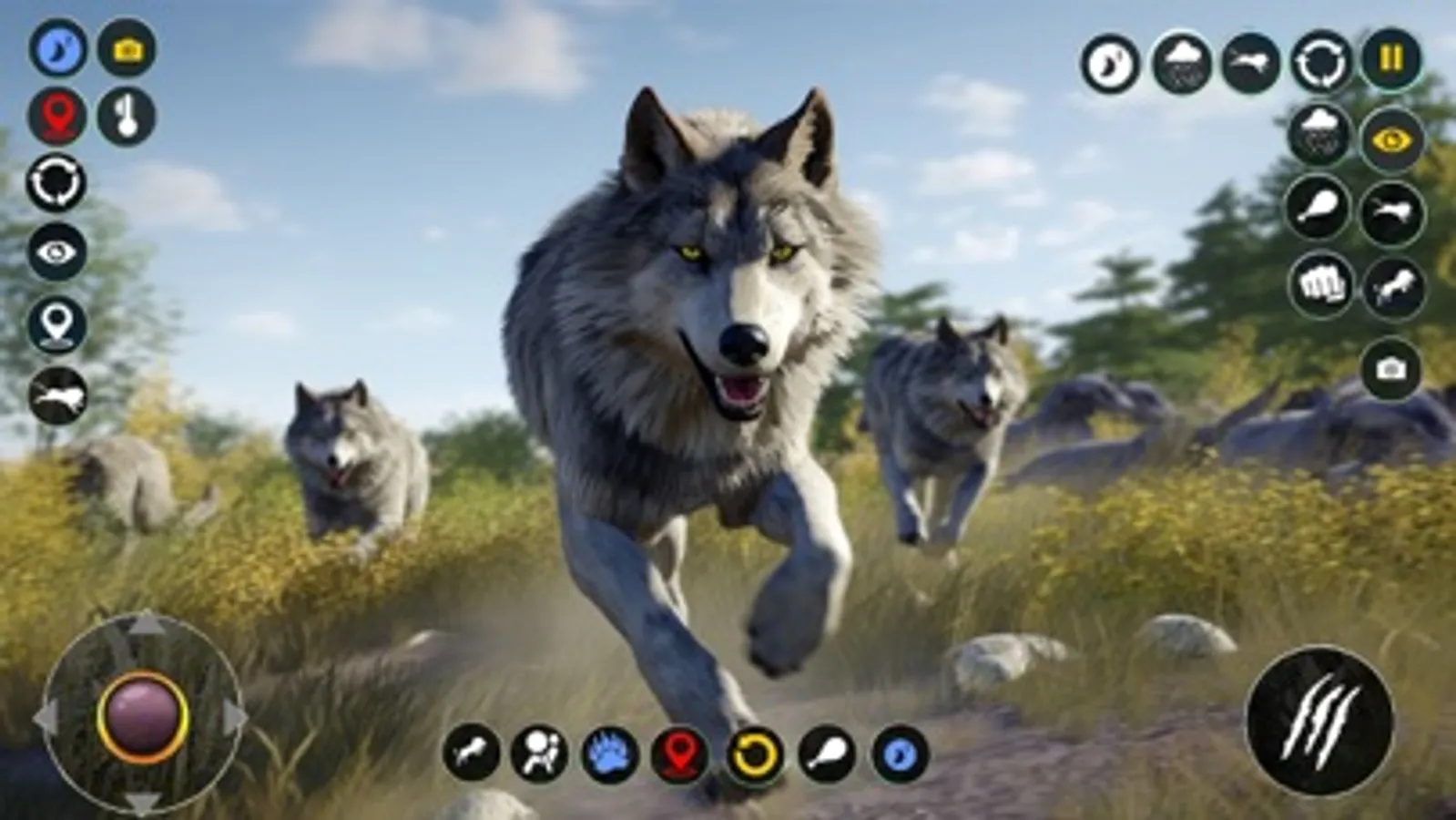Toggle the rain weather cloud icon
The height and width of the screenshot is (820, 1456).
pos(1181,64)
